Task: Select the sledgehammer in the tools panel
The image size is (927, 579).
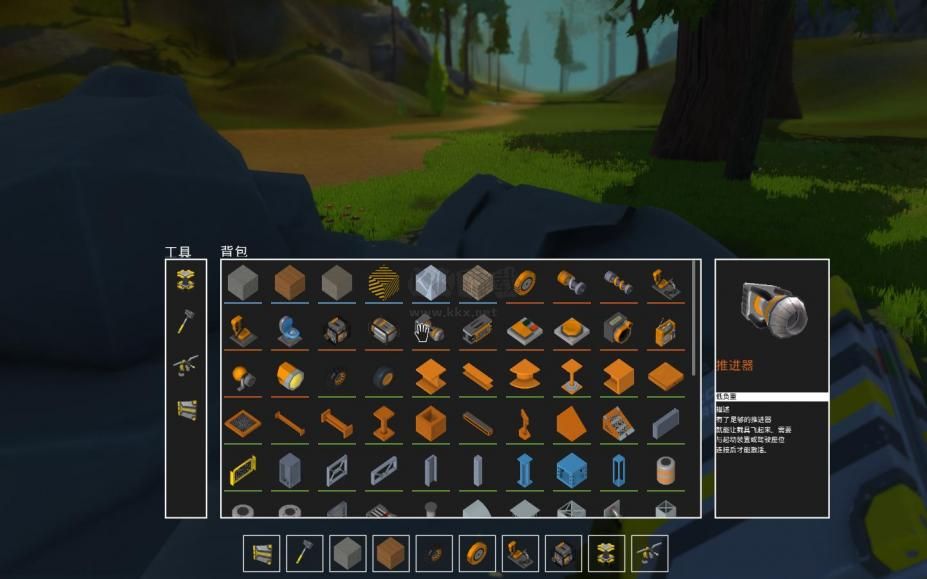Action: [185, 322]
